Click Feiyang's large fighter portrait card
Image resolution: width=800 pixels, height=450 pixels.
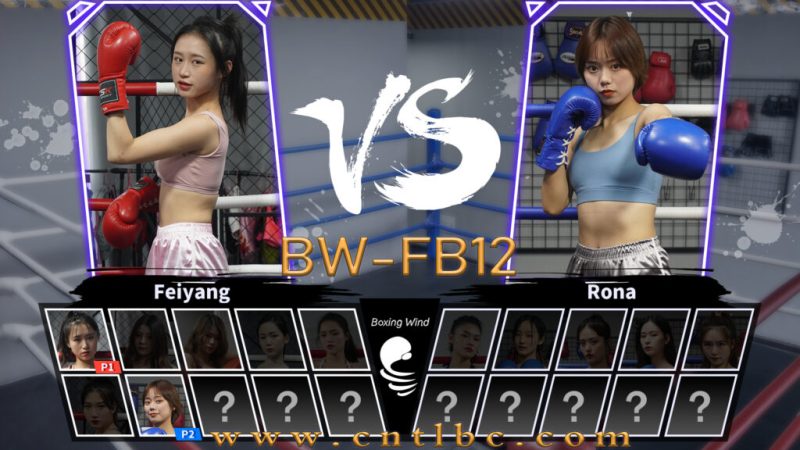coord(175,140)
